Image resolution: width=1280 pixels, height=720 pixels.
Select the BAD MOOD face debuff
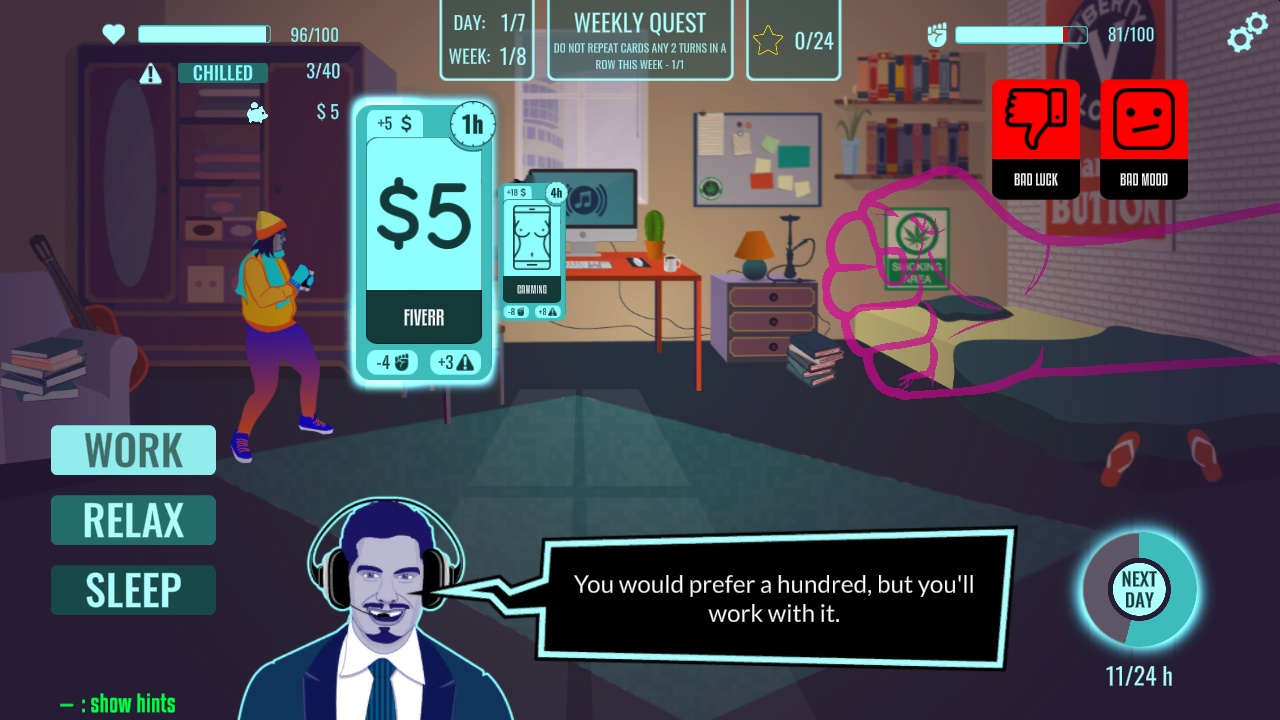(x=1143, y=138)
